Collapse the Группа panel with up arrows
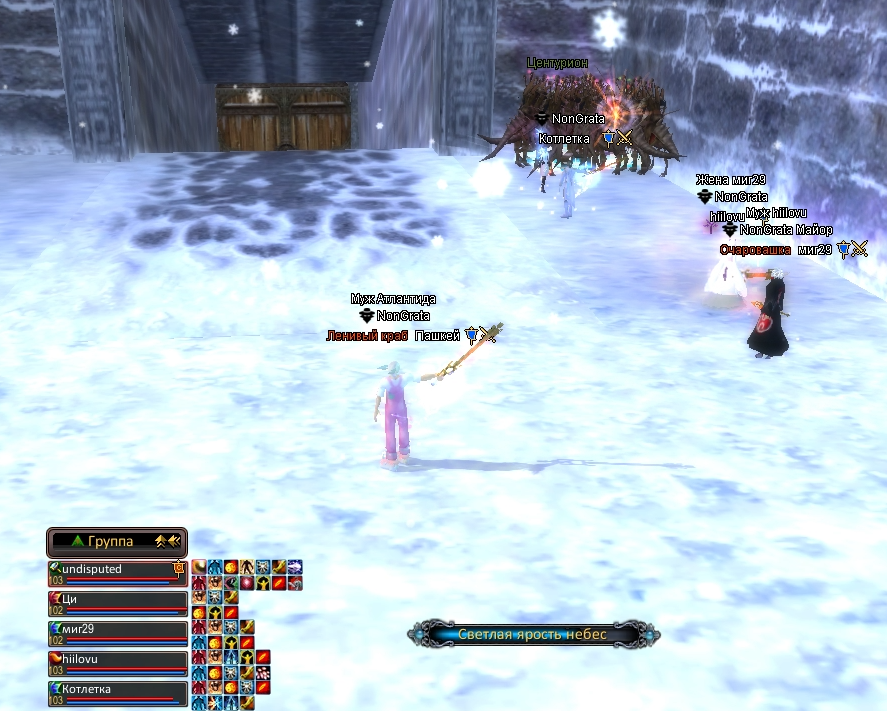887x711 pixels. click(x=159, y=541)
